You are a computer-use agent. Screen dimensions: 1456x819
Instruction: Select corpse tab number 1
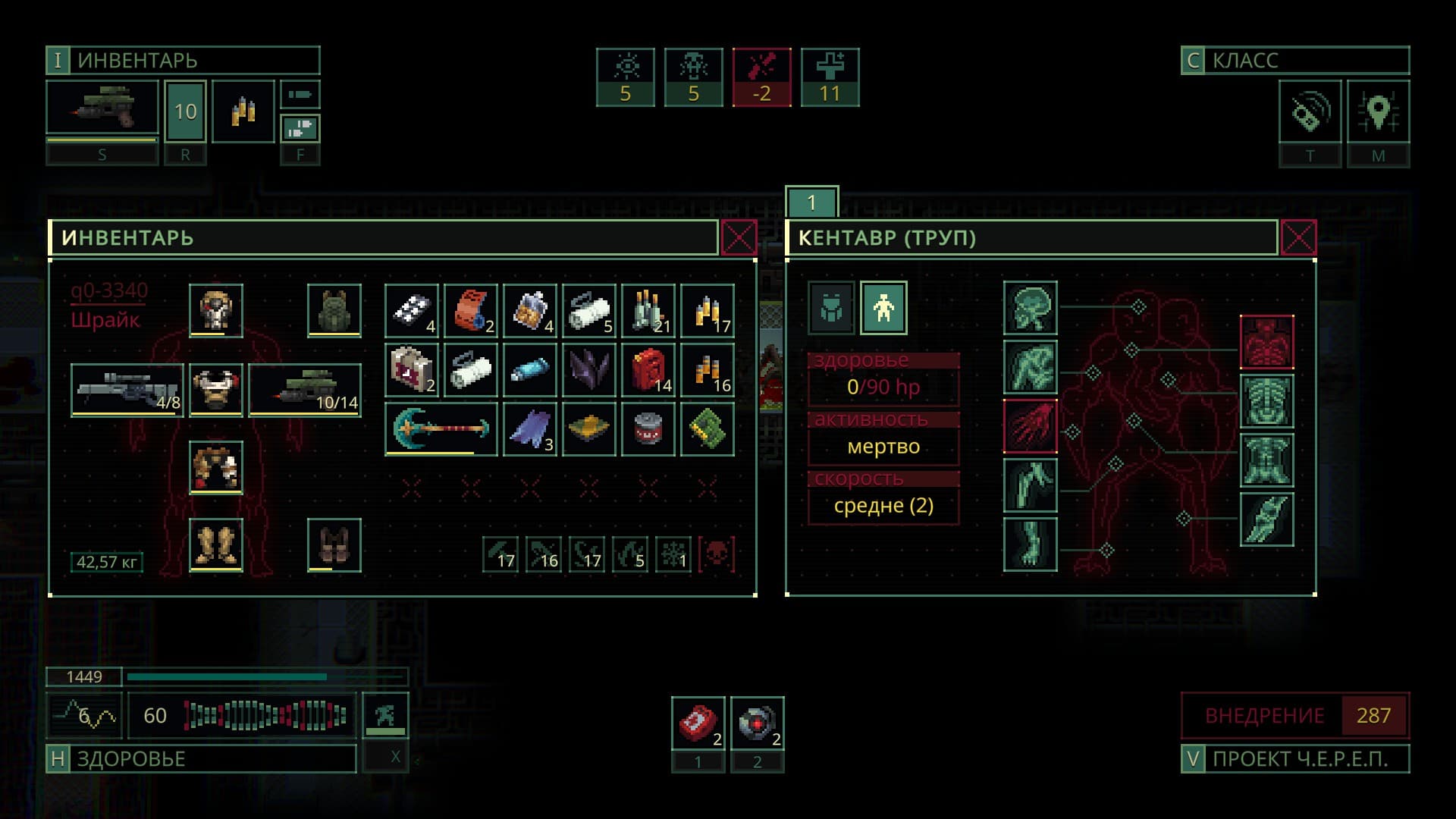tap(811, 202)
